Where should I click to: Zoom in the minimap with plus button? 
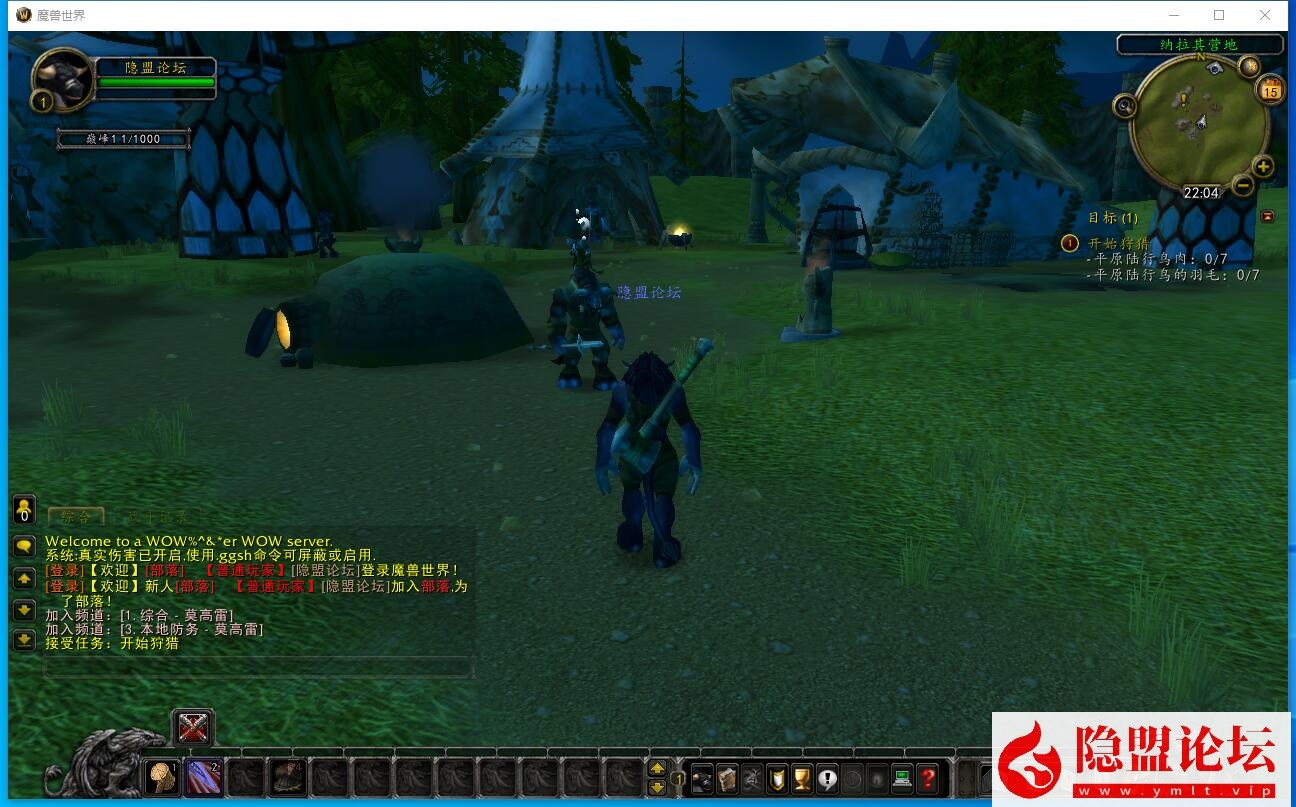pyautogui.click(x=1263, y=167)
